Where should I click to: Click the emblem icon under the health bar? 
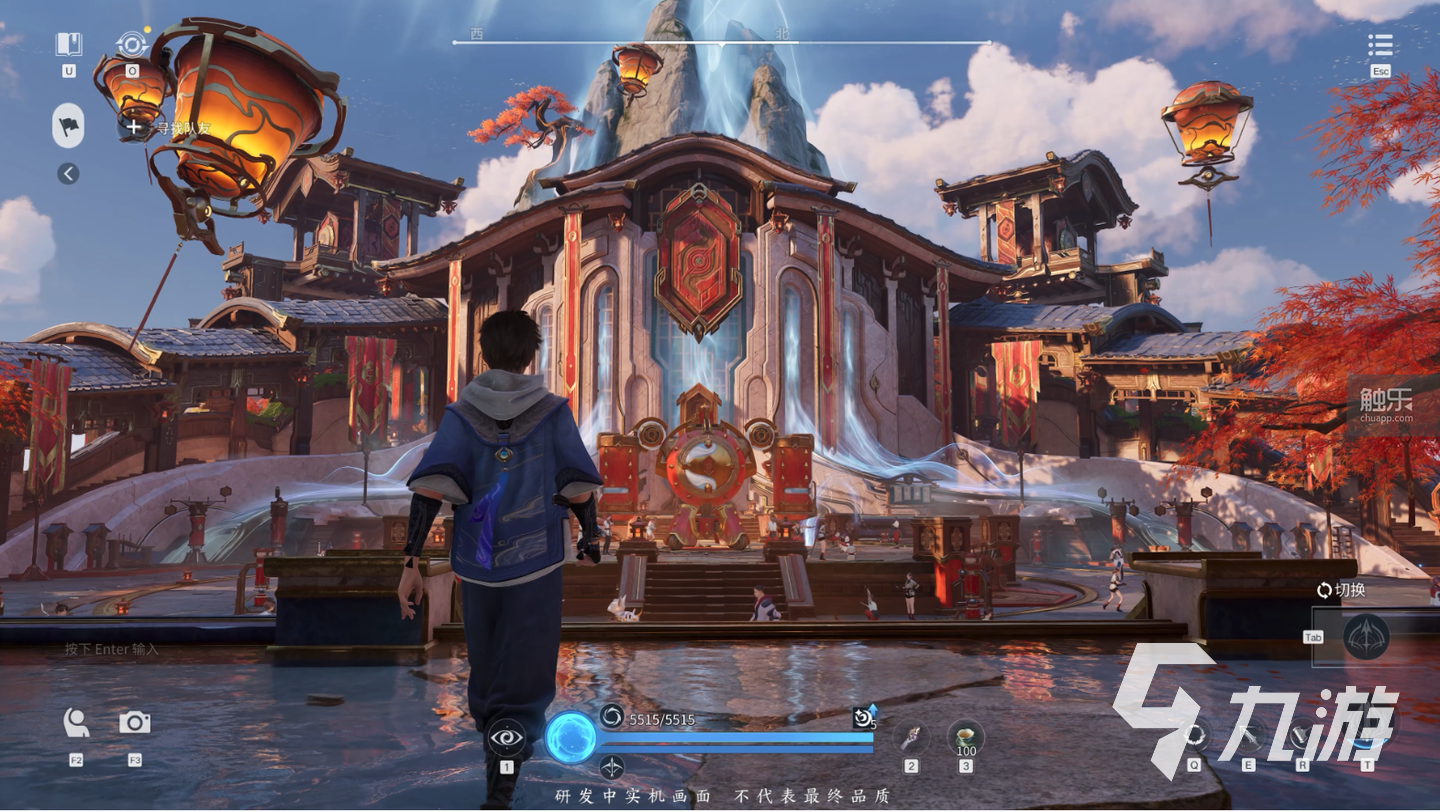(x=611, y=767)
